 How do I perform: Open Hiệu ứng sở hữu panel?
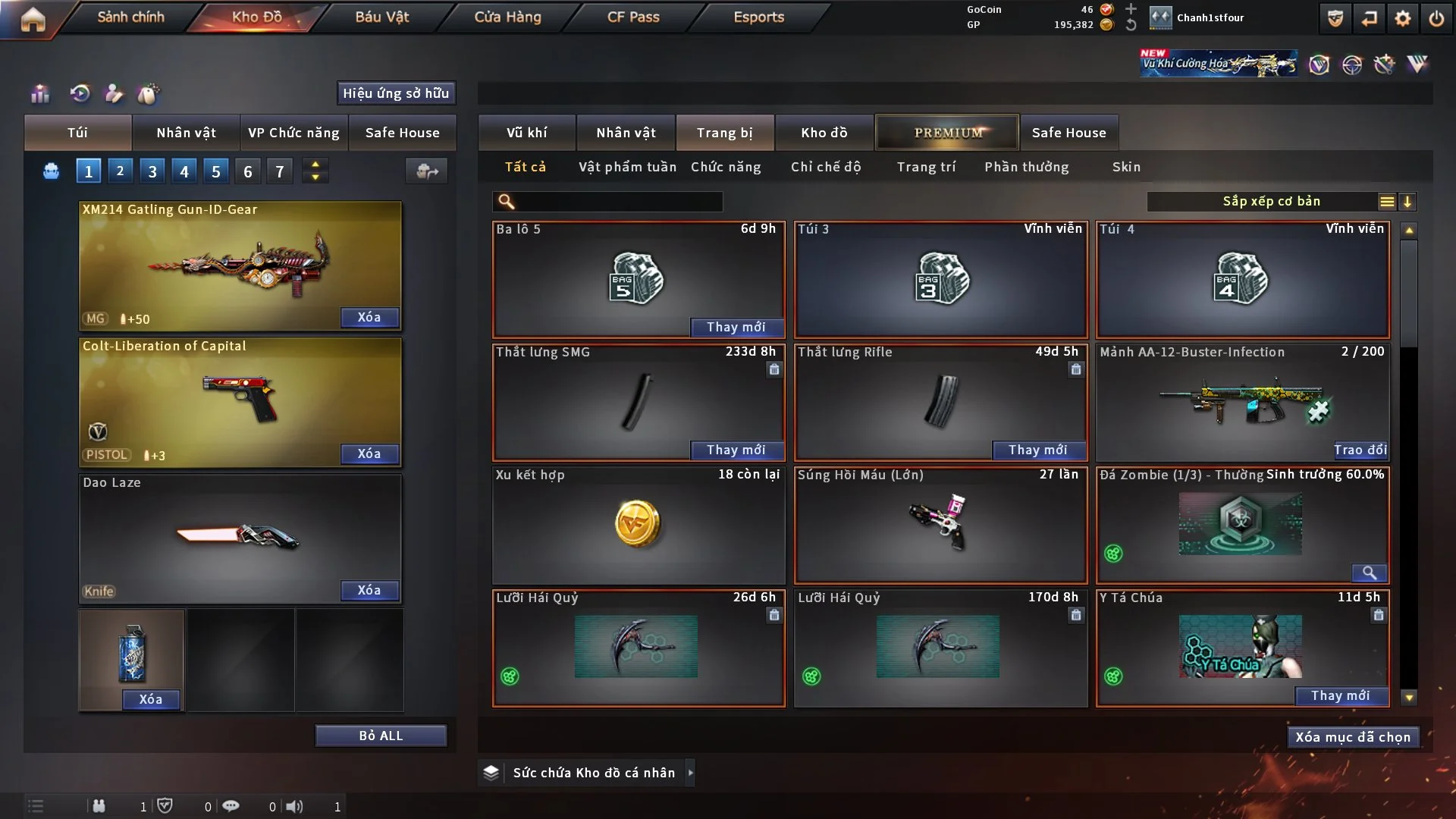click(x=396, y=93)
